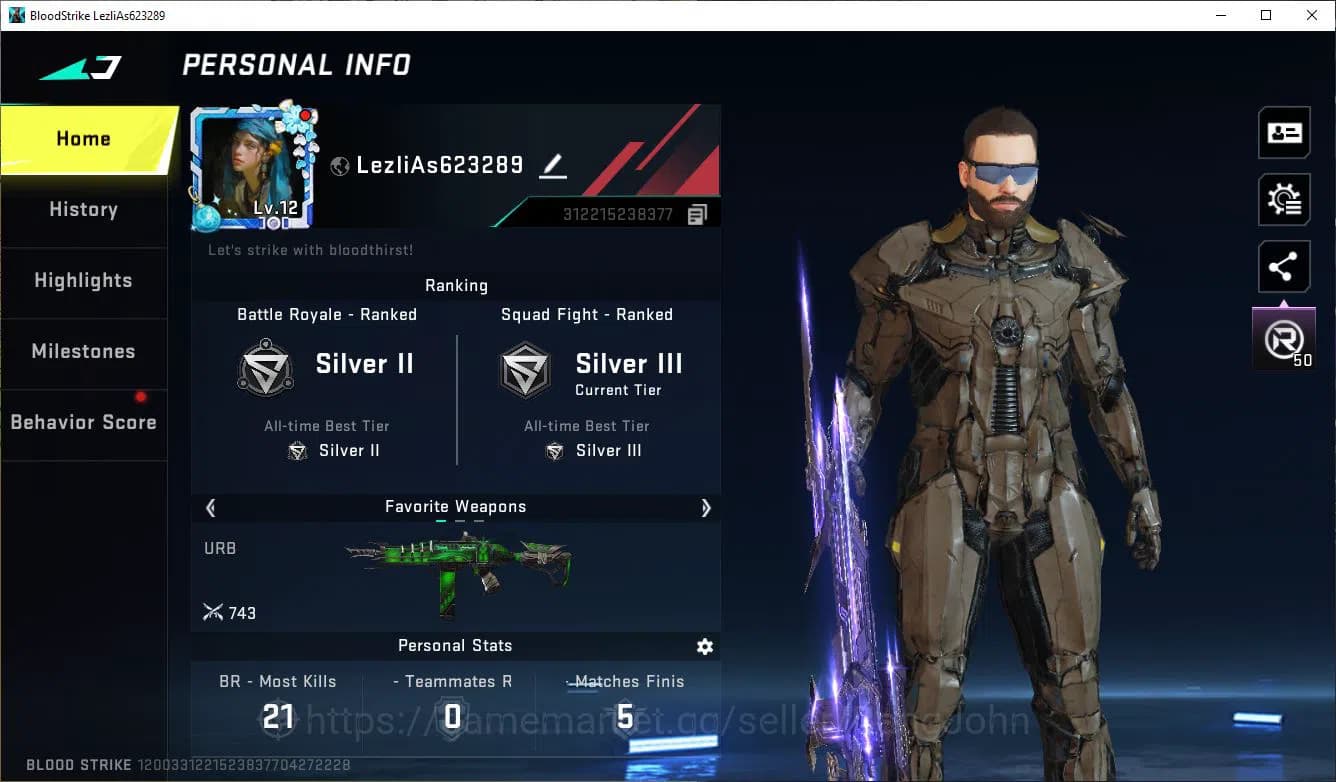Share the profile using the share icon
This screenshot has width=1336, height=782.
coord(1284,266)
